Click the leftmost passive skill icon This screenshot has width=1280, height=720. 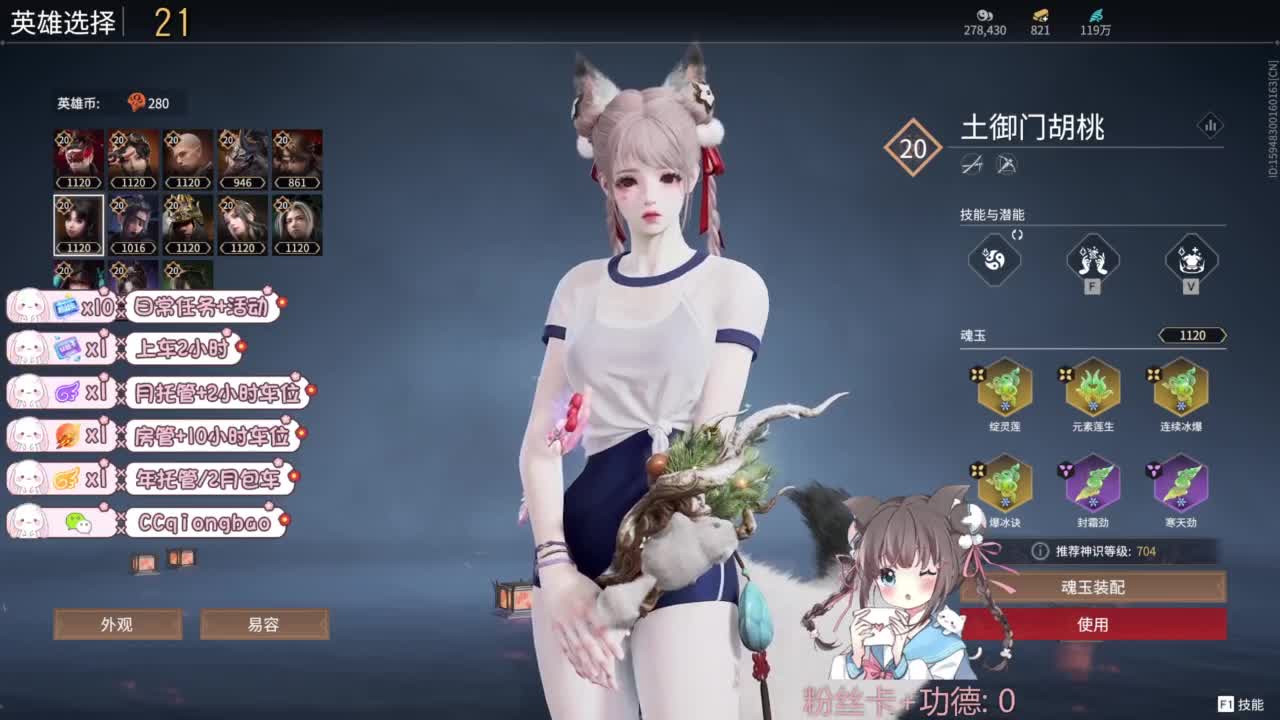tap(993, 261)
